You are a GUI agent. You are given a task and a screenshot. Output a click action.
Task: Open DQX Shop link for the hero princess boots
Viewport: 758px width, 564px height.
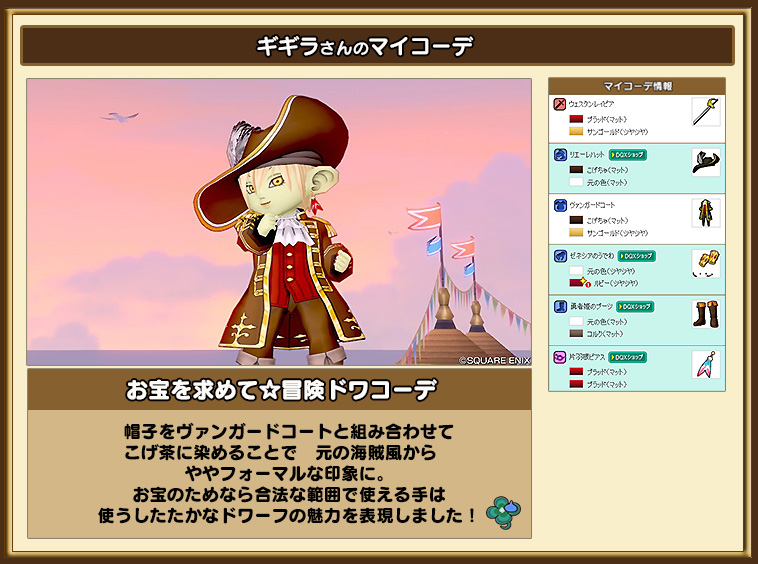(x=634, y=306)
